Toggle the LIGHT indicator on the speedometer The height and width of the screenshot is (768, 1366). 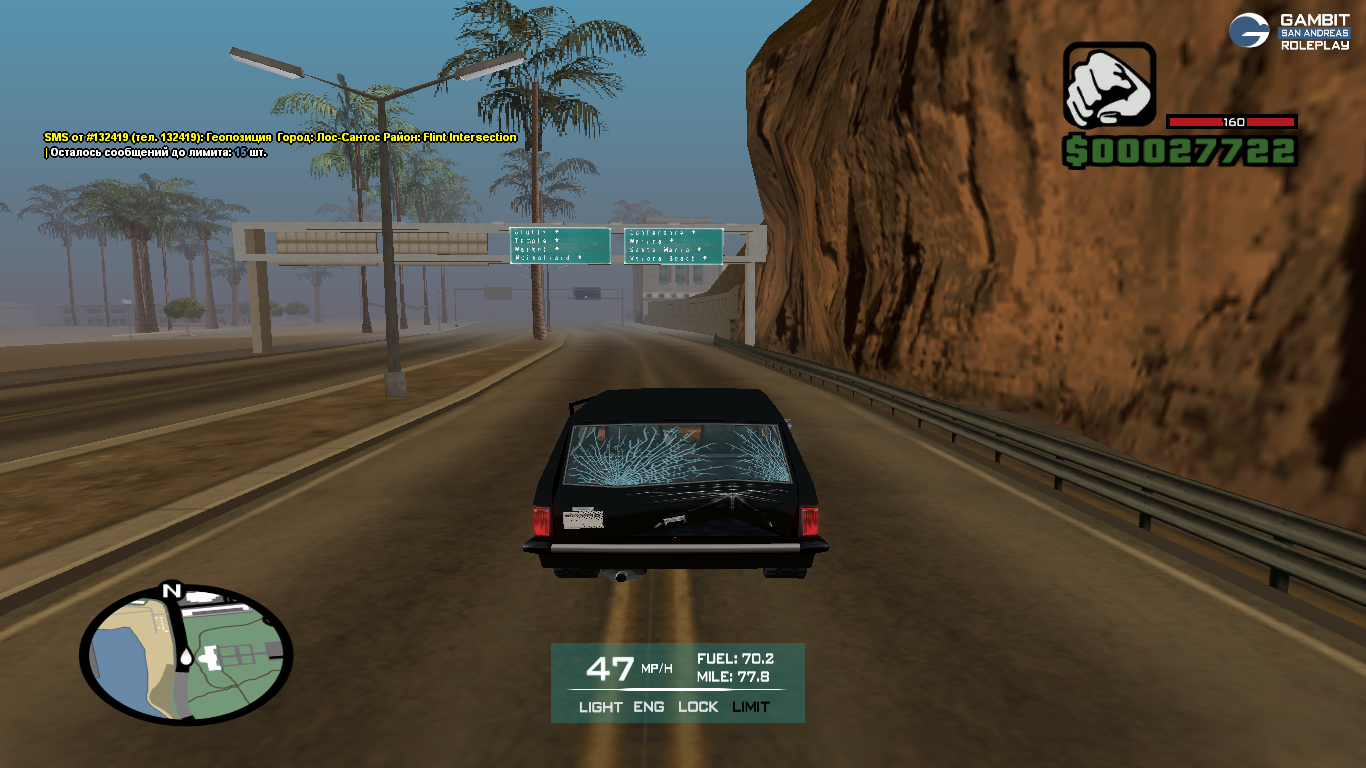pos(600,707)
